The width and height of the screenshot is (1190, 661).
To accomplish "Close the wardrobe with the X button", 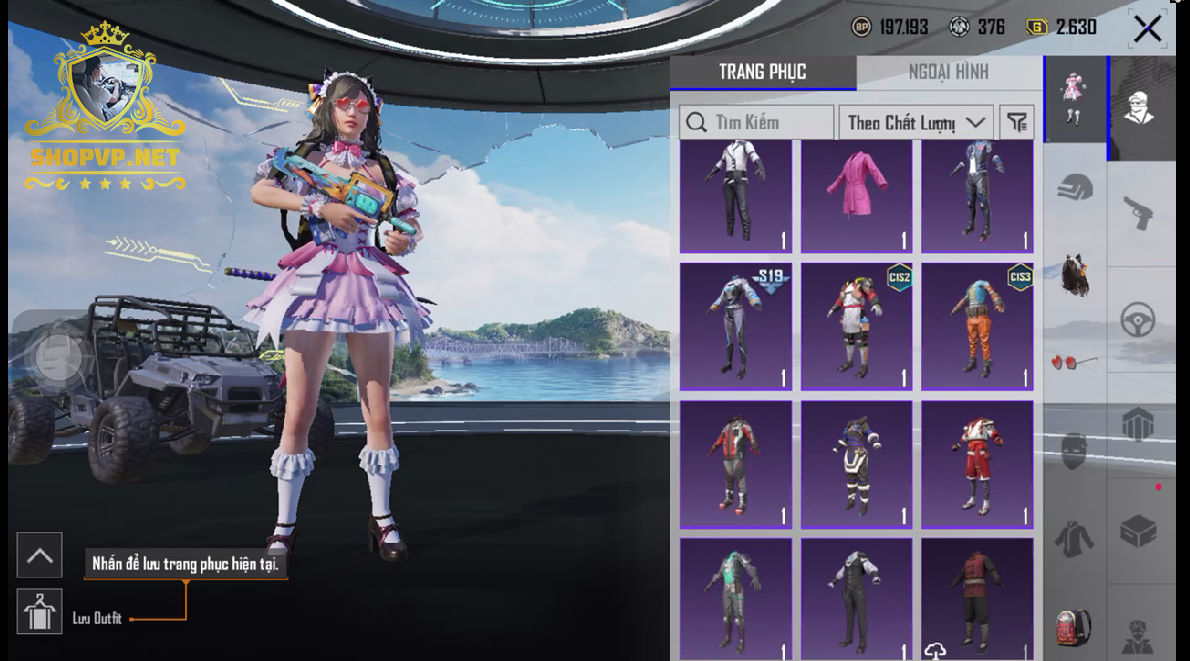I will (1147, 28).
